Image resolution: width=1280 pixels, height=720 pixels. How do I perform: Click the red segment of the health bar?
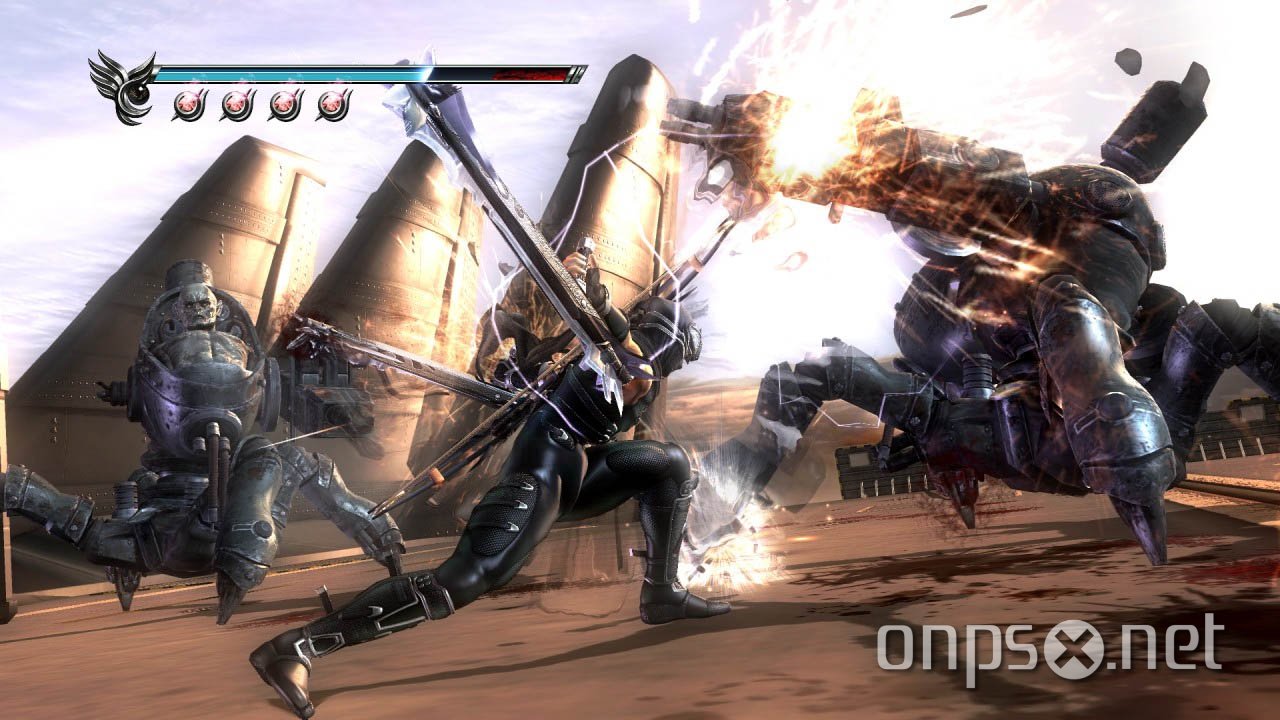point(530,73)
